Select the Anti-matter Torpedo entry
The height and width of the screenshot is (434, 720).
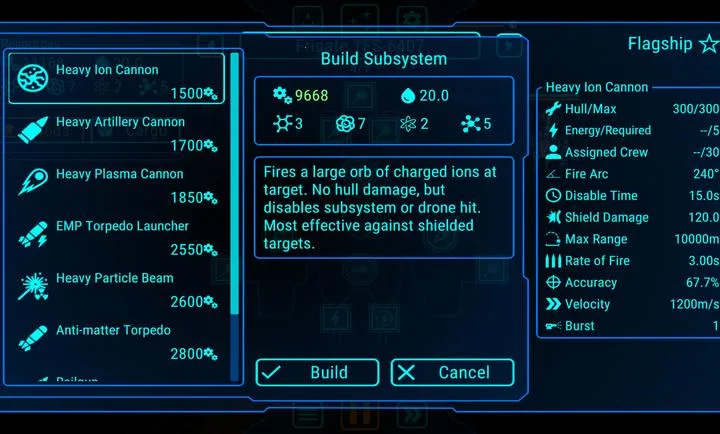coord(117,340)
